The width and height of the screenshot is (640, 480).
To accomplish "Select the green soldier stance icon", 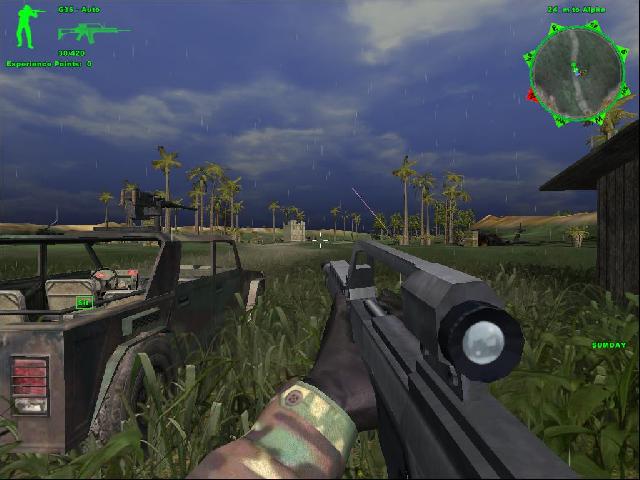I will pyautogui.click(x=30, y=27).
